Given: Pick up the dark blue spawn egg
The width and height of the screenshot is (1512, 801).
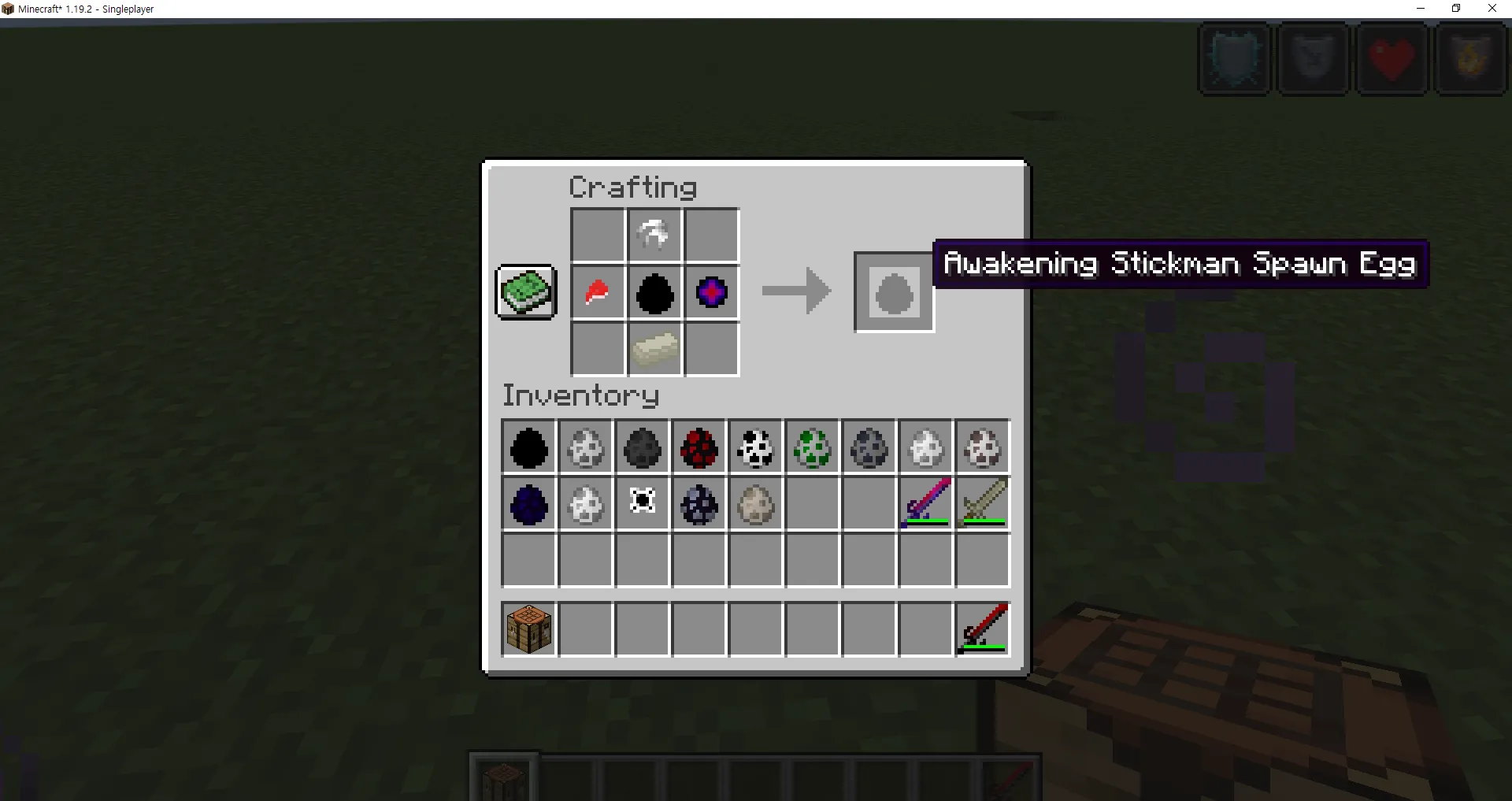Looking at the screenshot, I should (528, 504).
